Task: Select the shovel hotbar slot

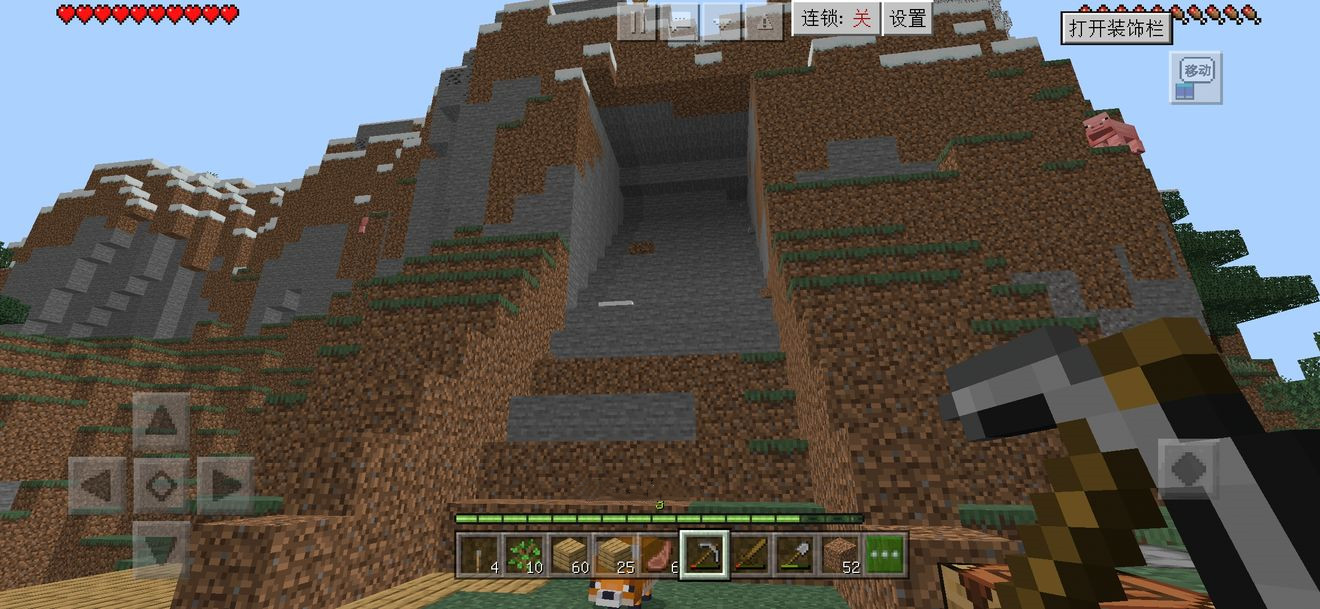Action: pos(794,554)
